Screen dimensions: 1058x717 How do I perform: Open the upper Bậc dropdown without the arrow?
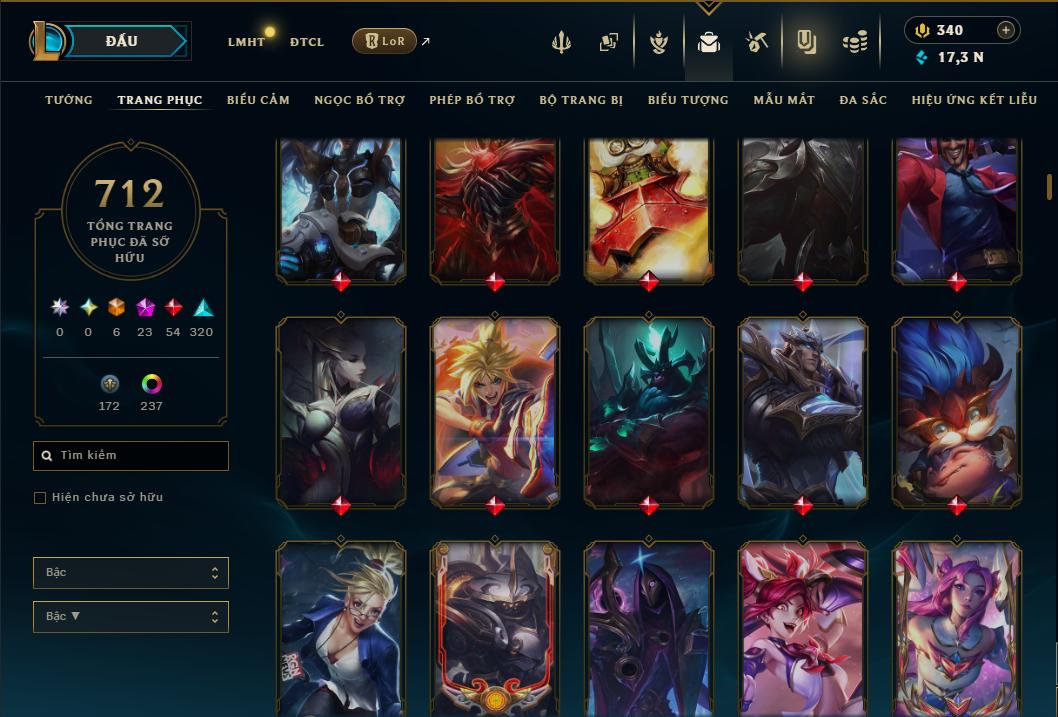(x=131, y=573)
